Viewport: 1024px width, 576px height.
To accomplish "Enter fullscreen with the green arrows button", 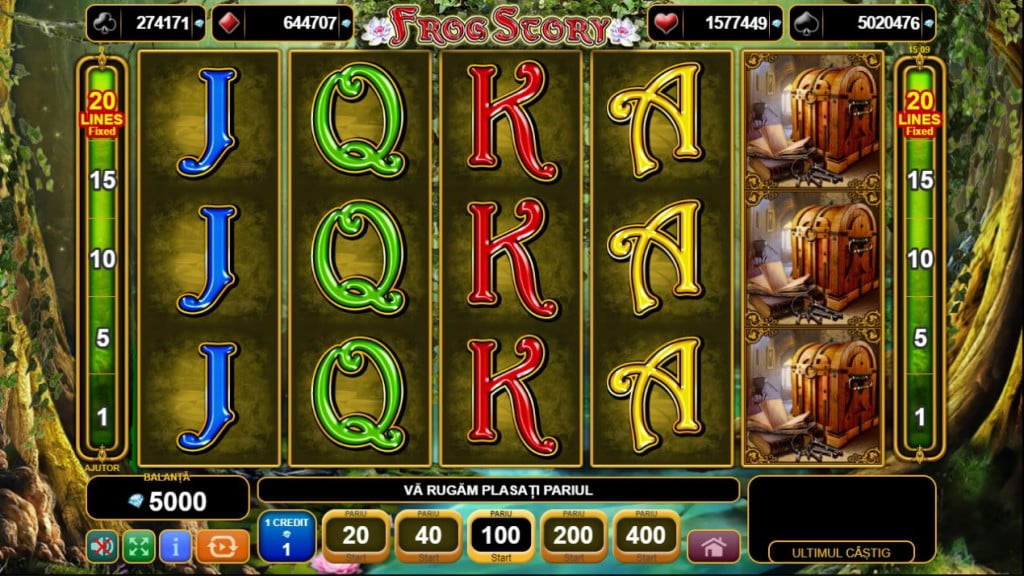I will 138,546.
